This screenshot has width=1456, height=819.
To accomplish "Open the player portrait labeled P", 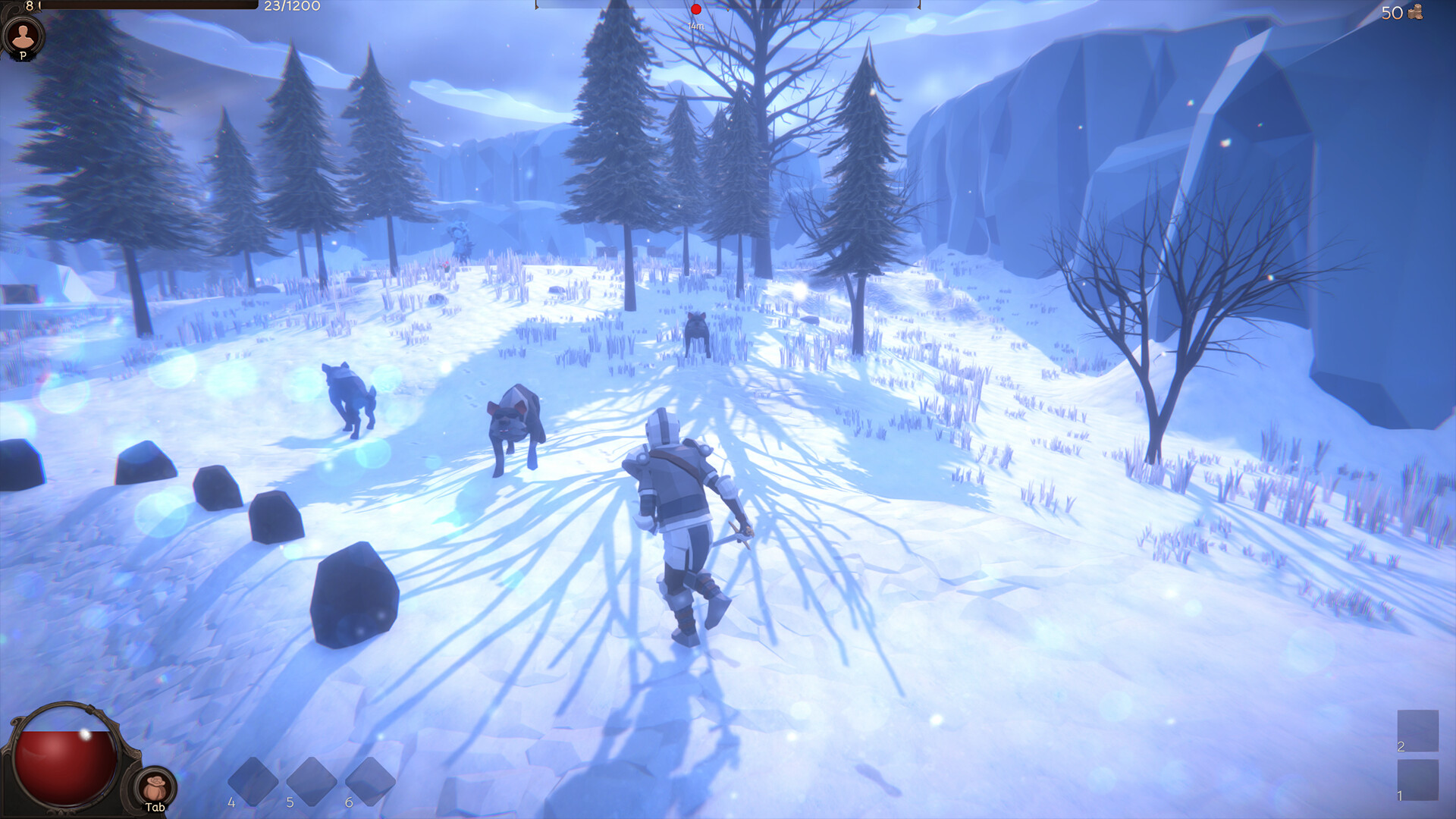I will pyautogui.click(x=25, y=36).
